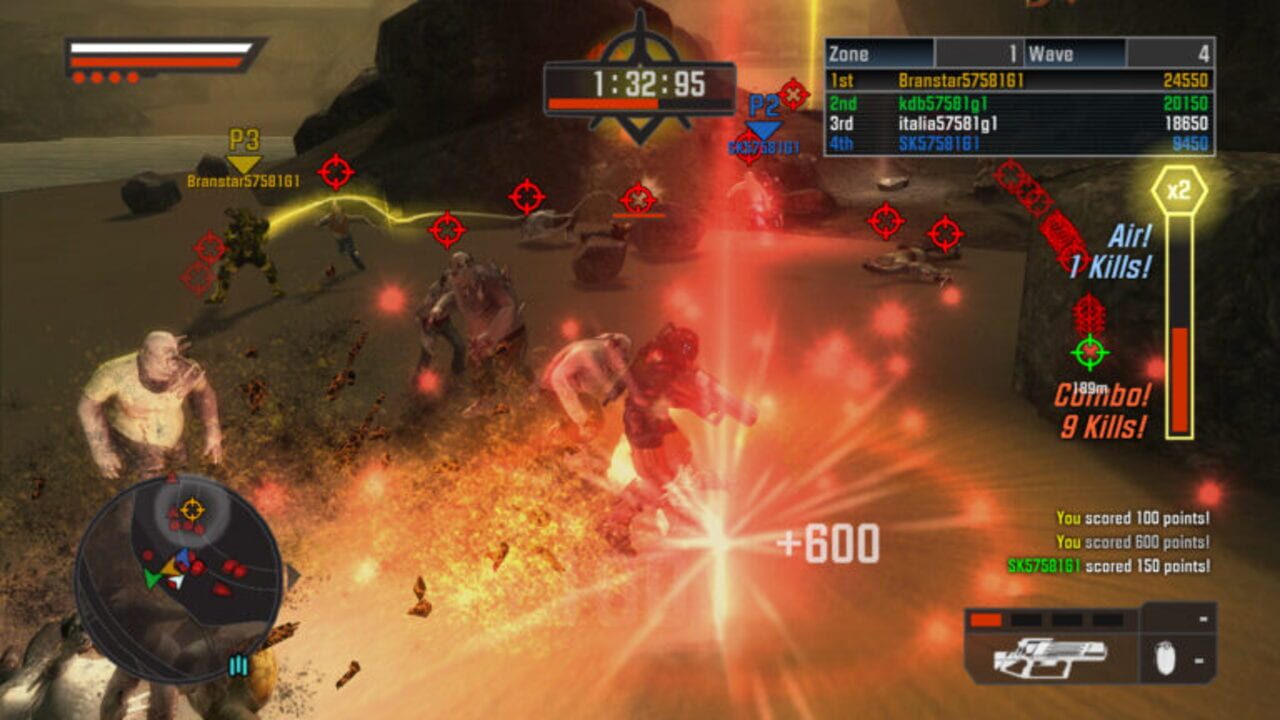Click the compass emblem above the timer
The height and width of the screenshot is (720, 1280).
640,35
